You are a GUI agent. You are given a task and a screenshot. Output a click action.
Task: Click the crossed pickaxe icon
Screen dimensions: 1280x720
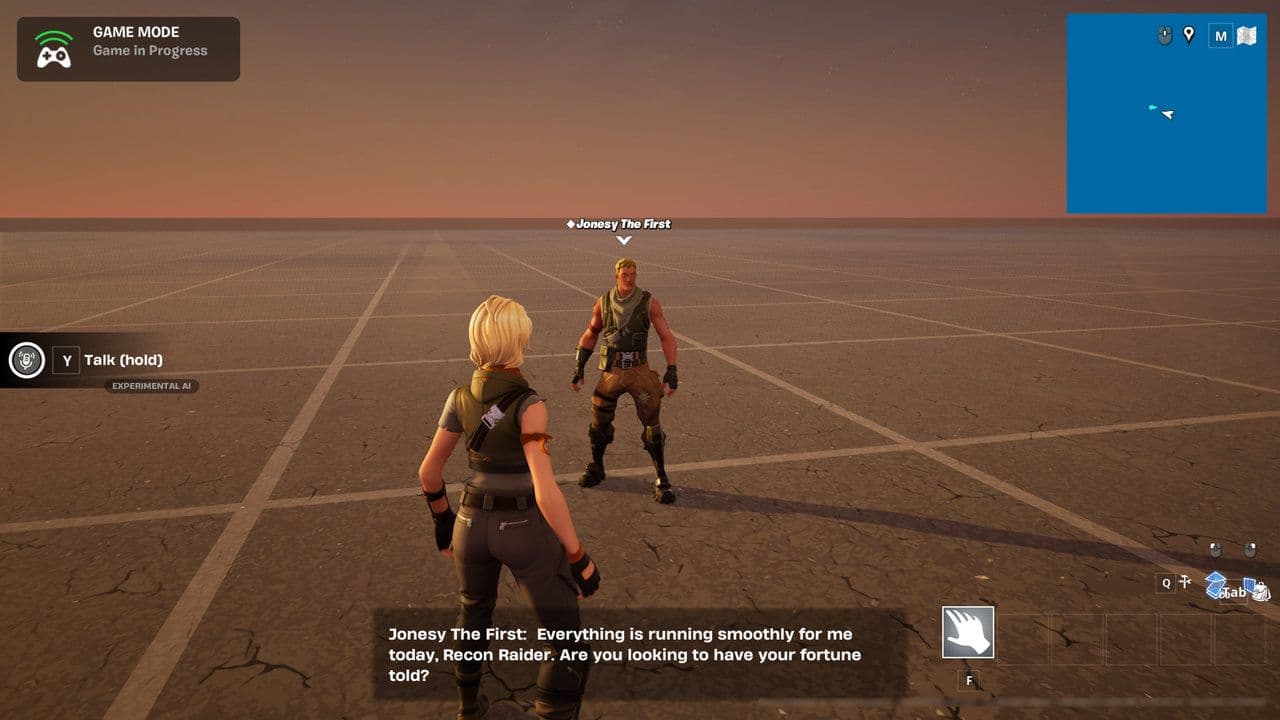(1187, 582)
